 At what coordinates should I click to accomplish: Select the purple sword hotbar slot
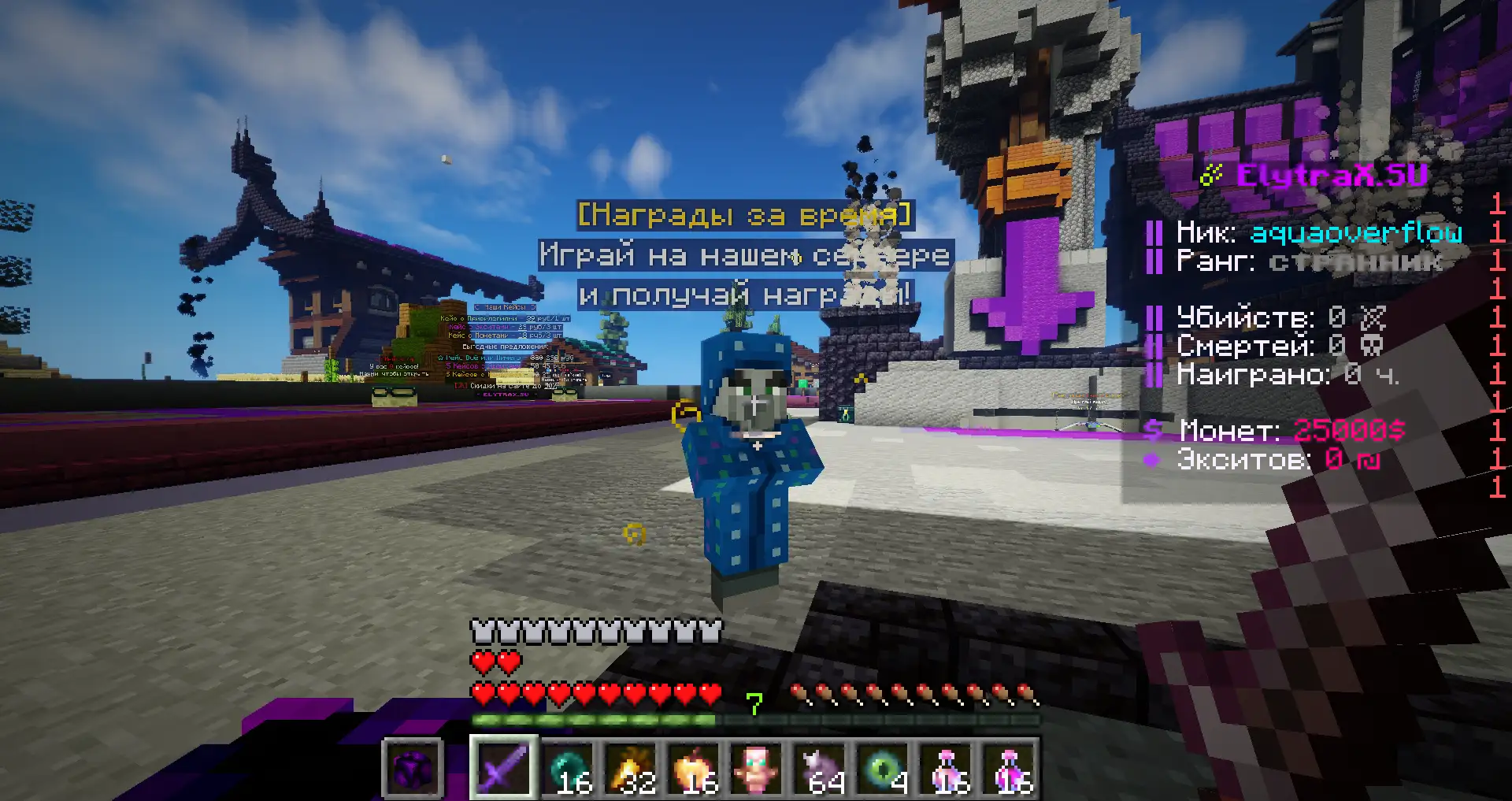(x=503, y=767)
